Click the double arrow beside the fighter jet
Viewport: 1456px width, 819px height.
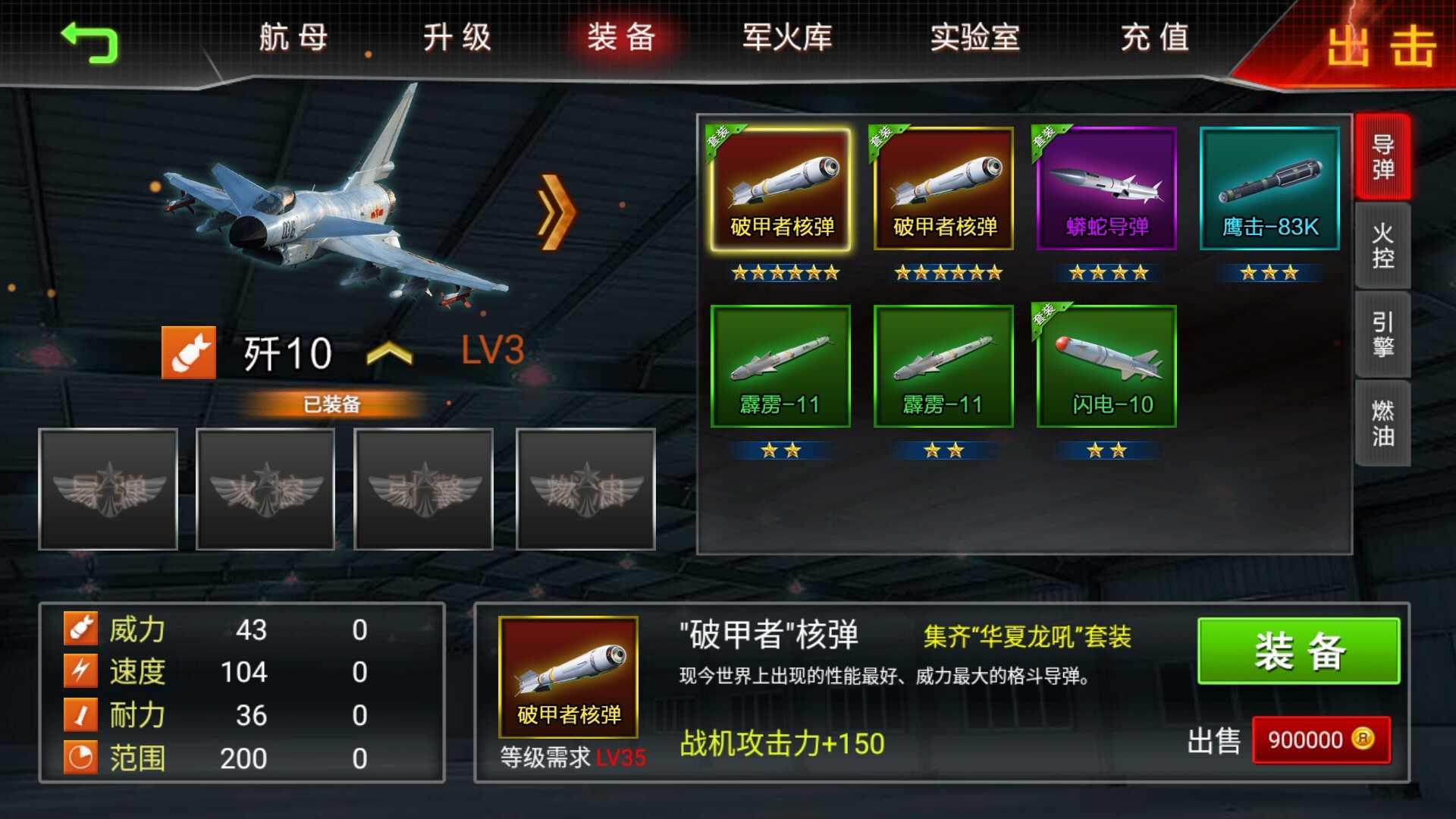556,212
